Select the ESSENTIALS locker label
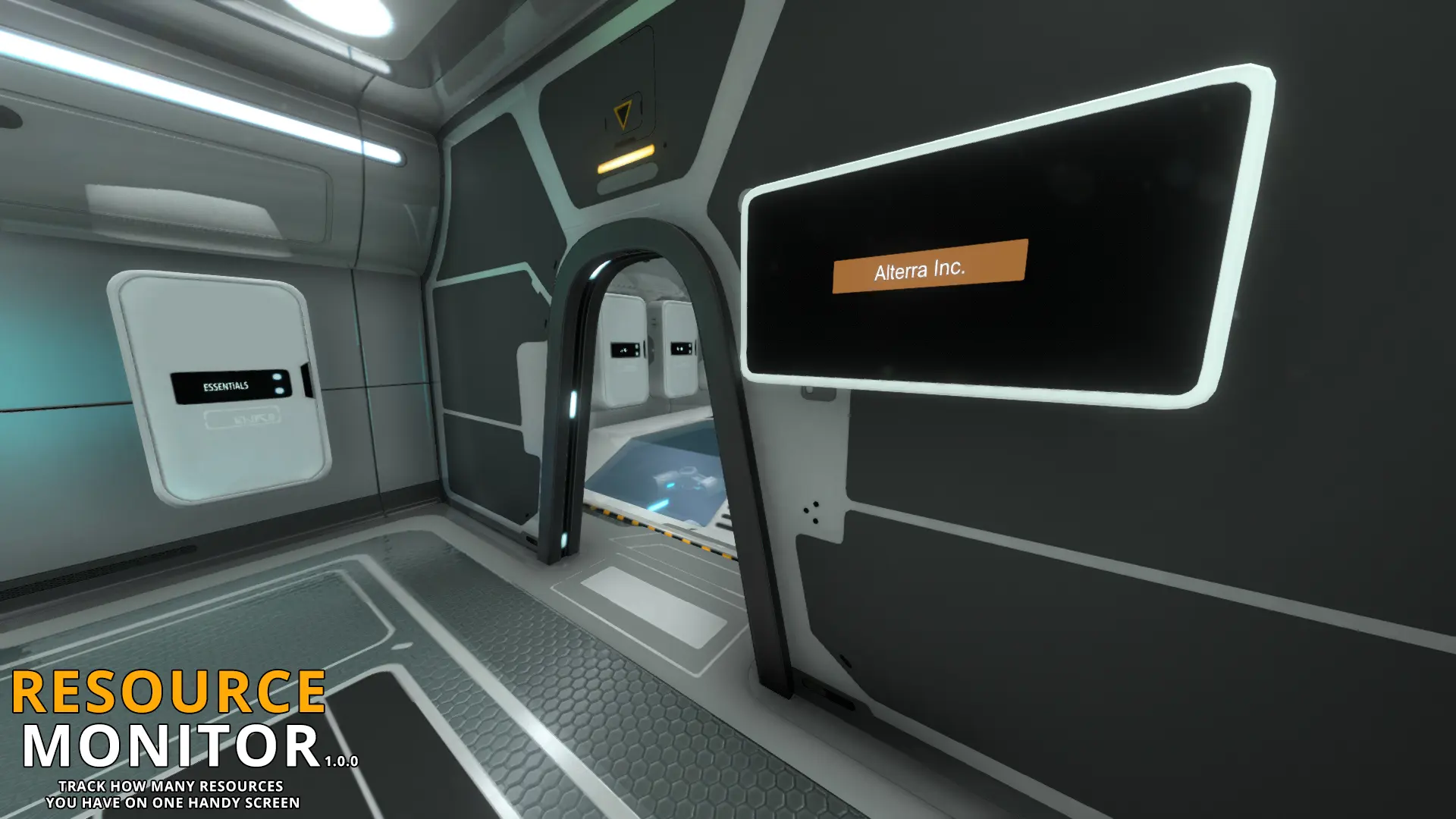This screenshot has width=1456, height=819. pyautogui.click(x=226, y=387)
